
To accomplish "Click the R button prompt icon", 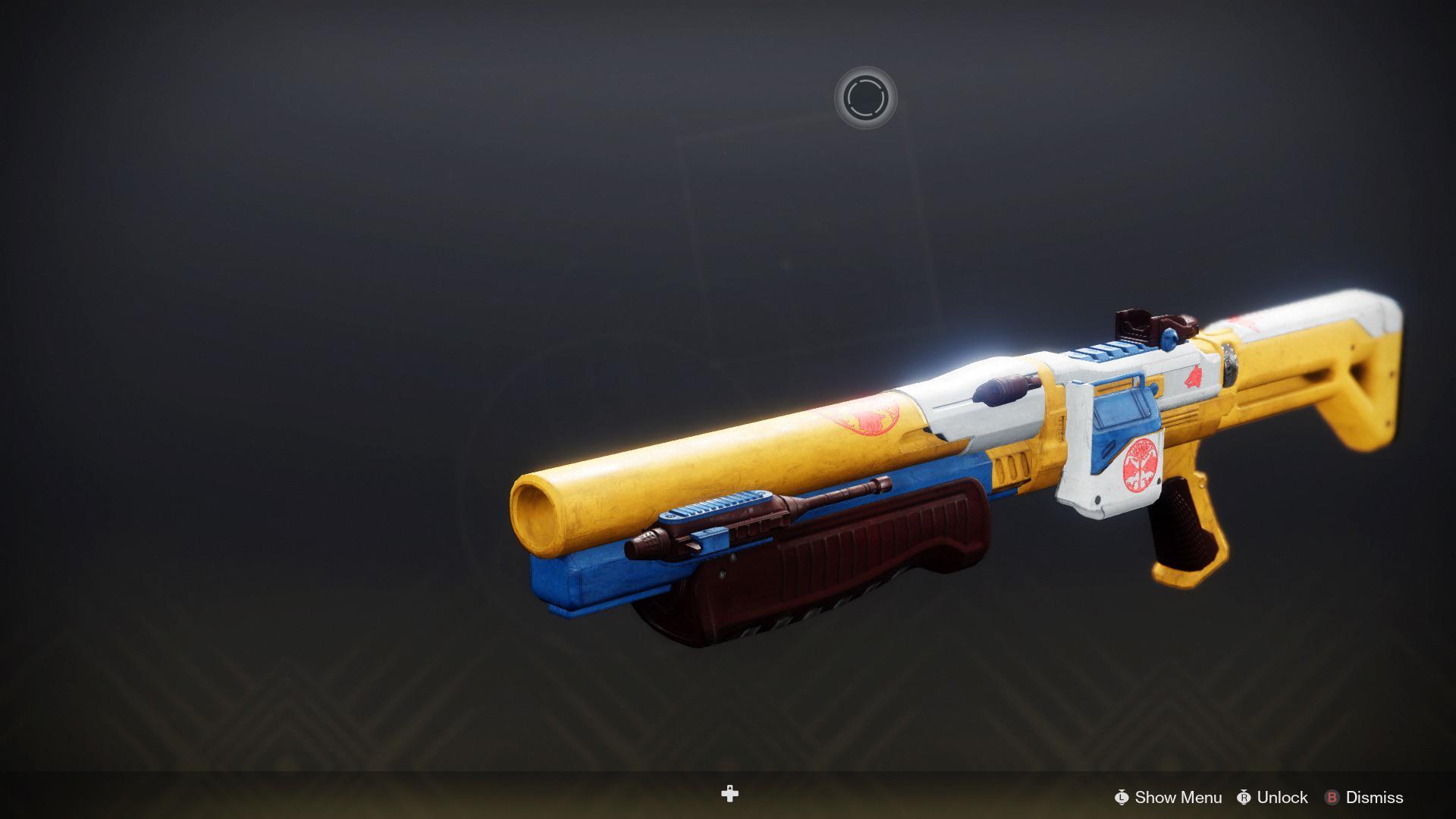I will point(1245,798).
